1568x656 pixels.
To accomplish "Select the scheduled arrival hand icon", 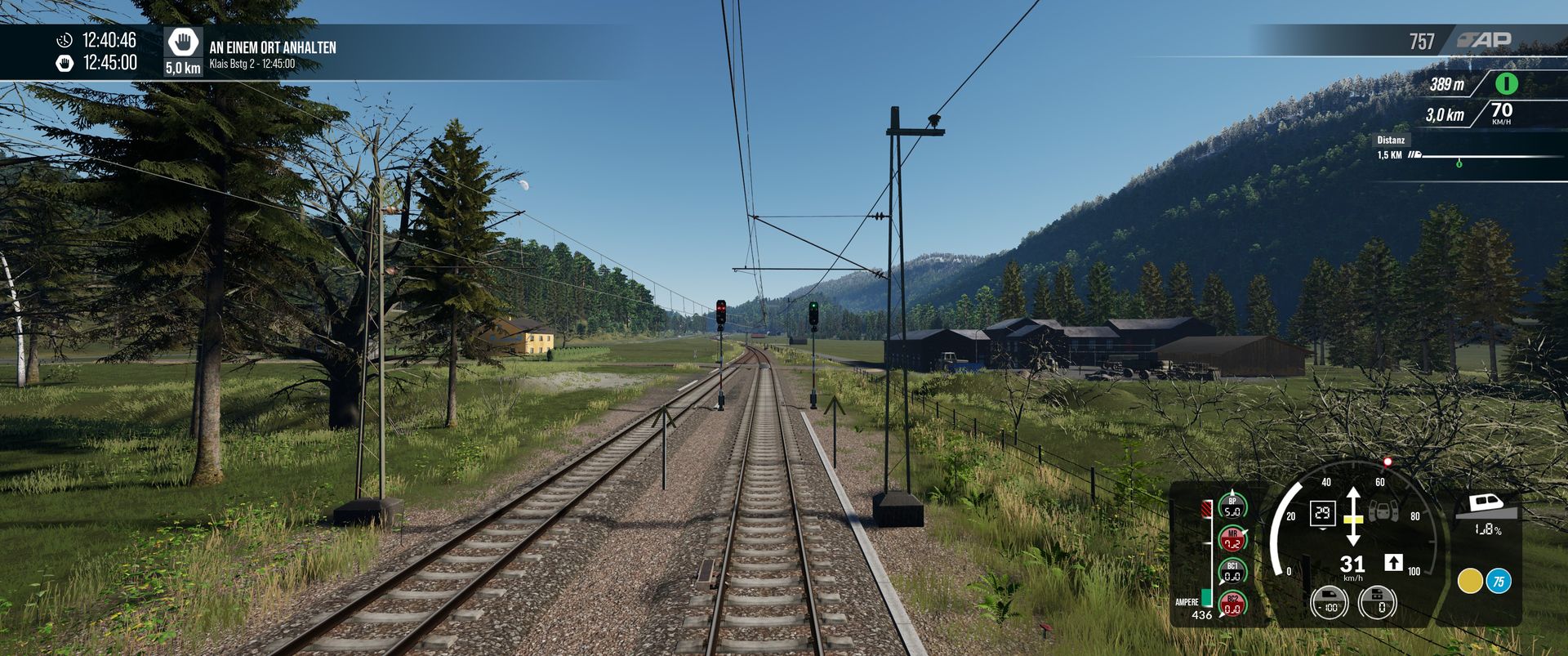I will pyautogui.click(x=65, y=63).
